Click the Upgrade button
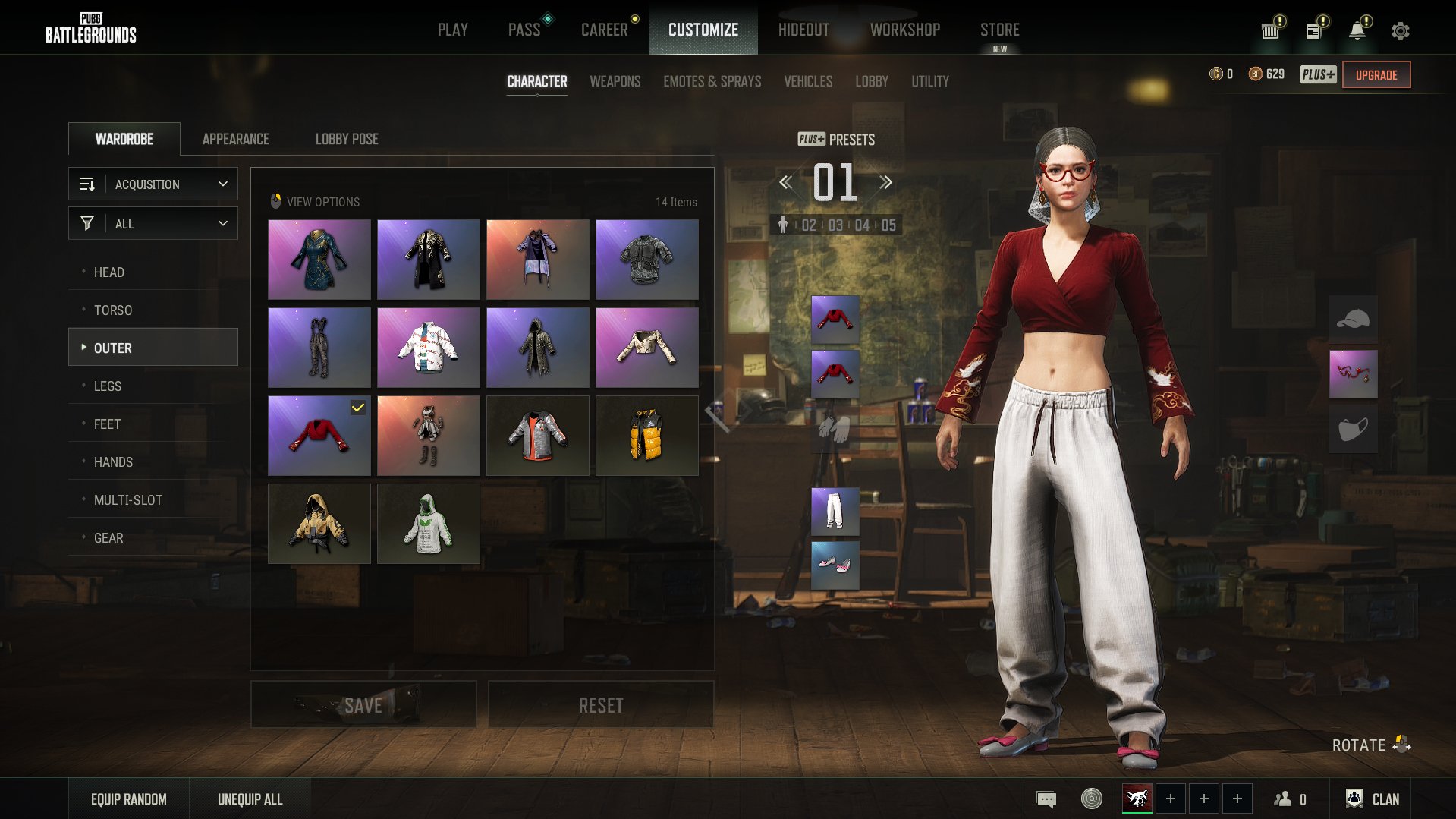 [1376, 74]
